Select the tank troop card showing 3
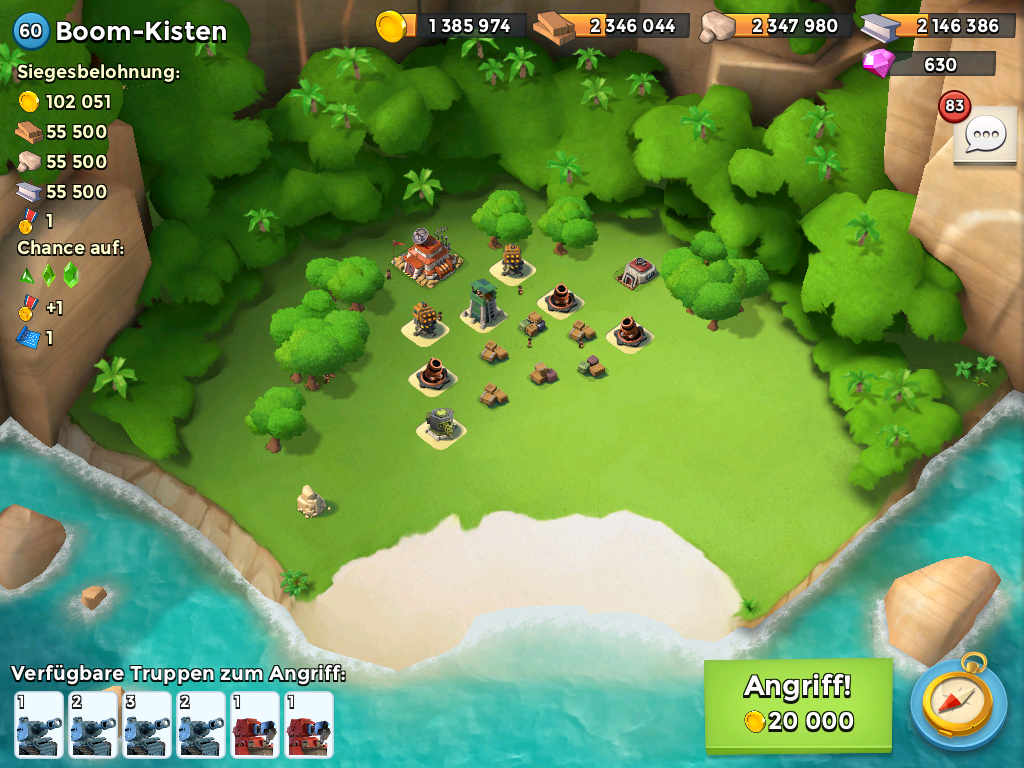This screenshot has height=768, width=1024. [x=146, y=724]
